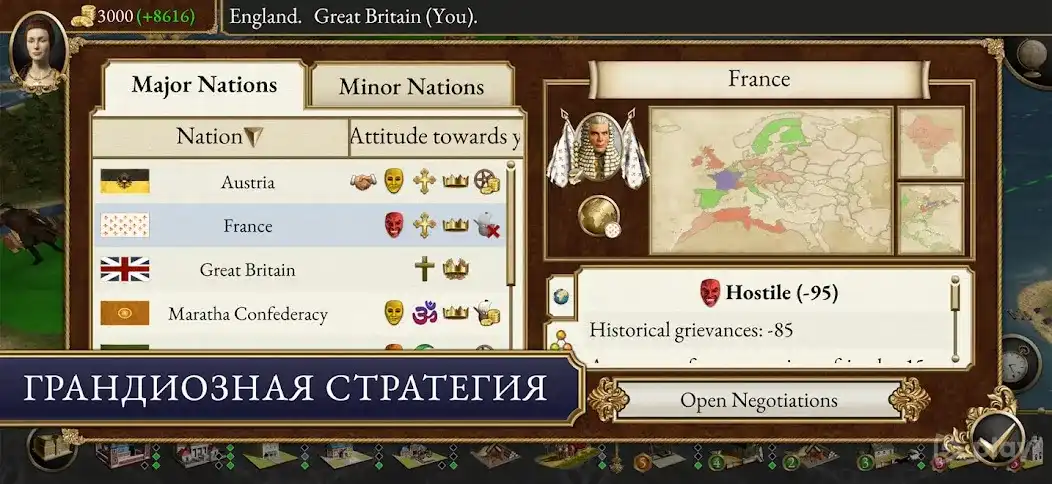Pick the Maratha Confederacy row
The image size is (1052, 484).
pyautogui.click(x=300, y=314)
